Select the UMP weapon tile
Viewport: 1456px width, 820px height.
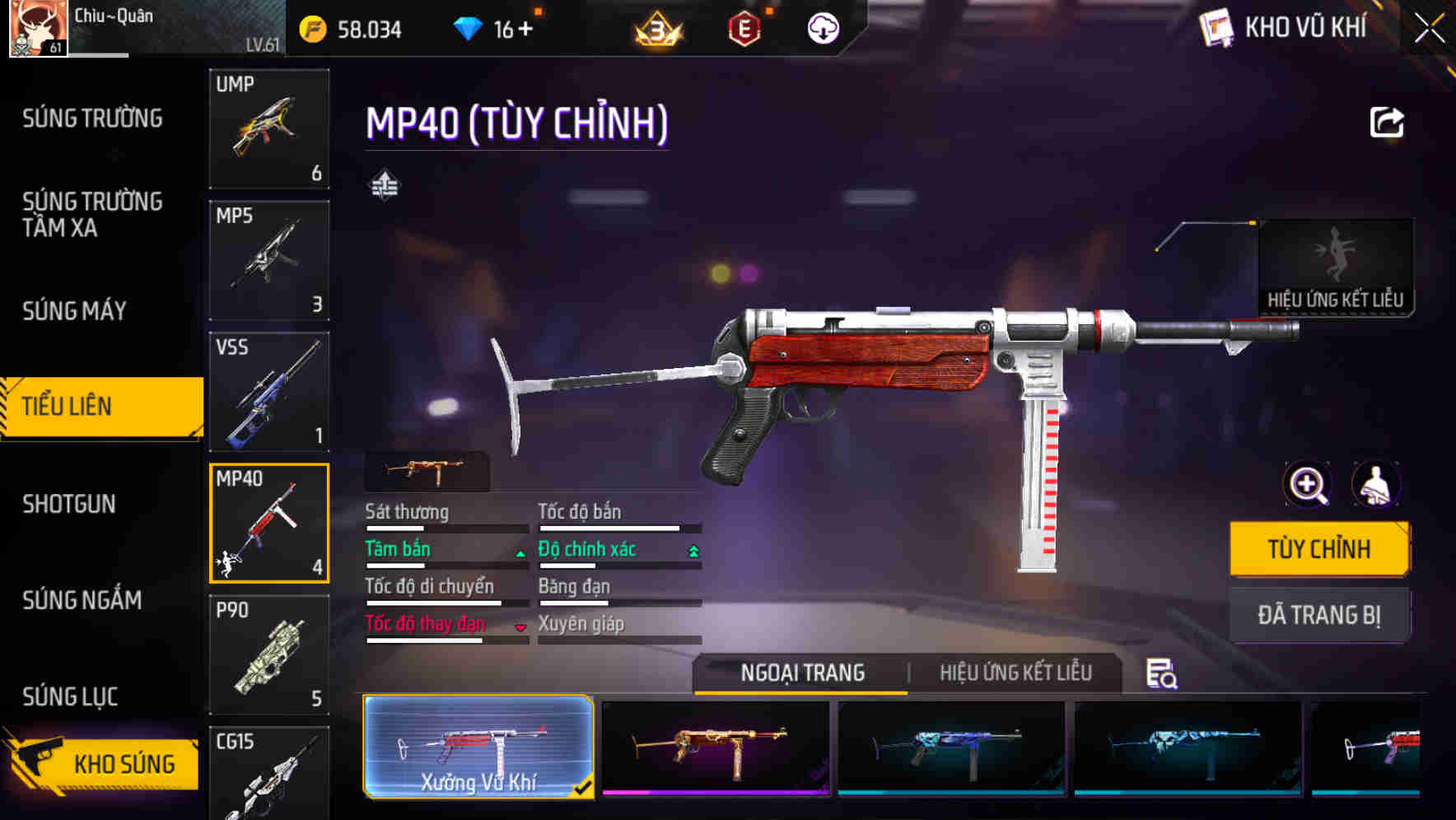tap(269, 128)
